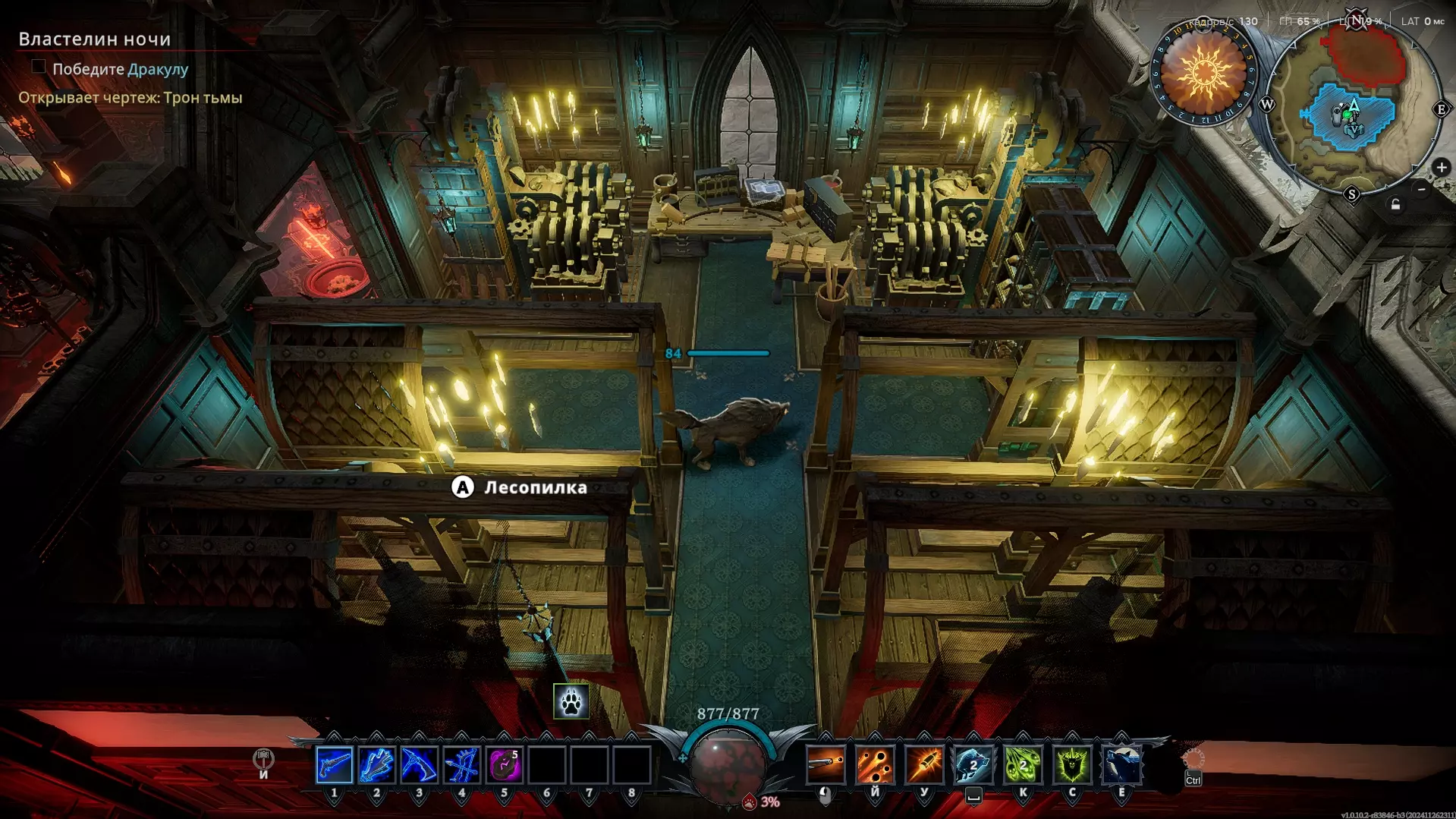Equip the axe in hotbar slot 3
This screenshot has width=1456, height=819.
point(419,764)
